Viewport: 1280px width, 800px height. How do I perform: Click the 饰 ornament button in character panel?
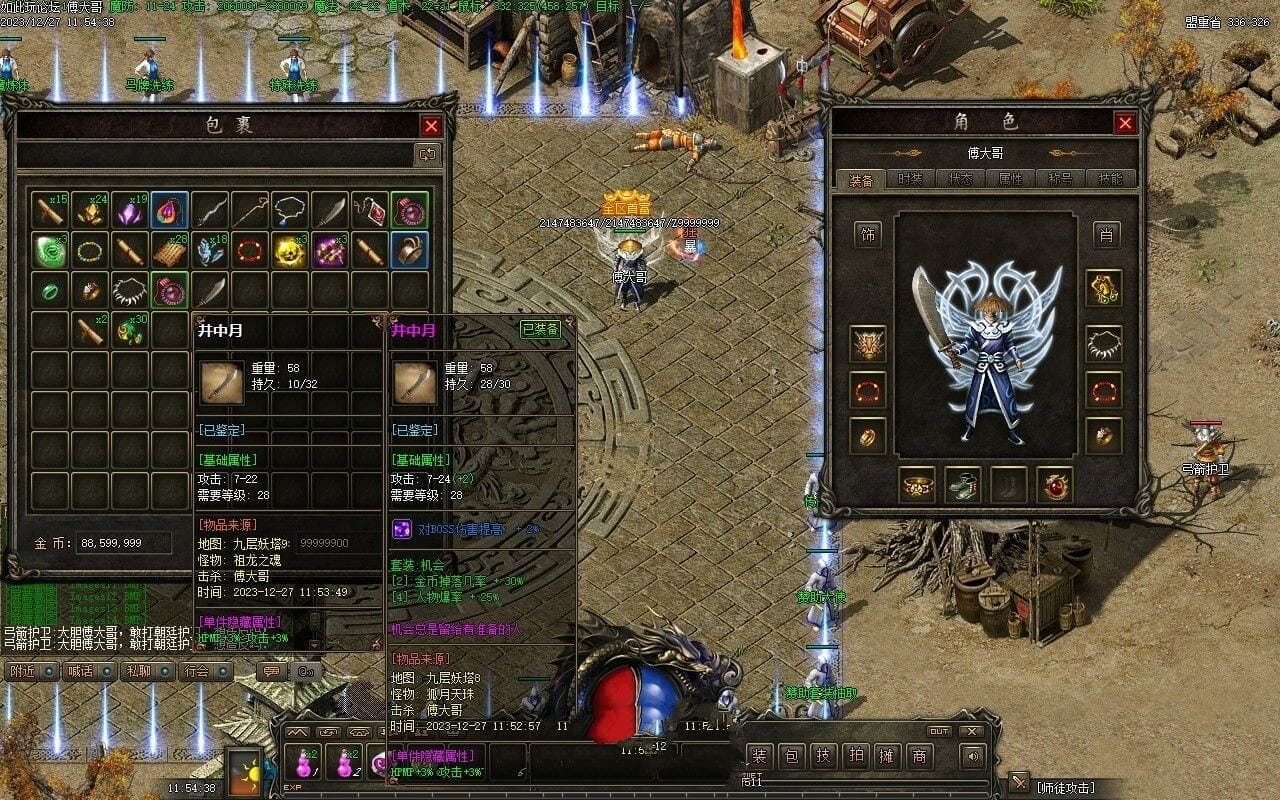[866, 235]
